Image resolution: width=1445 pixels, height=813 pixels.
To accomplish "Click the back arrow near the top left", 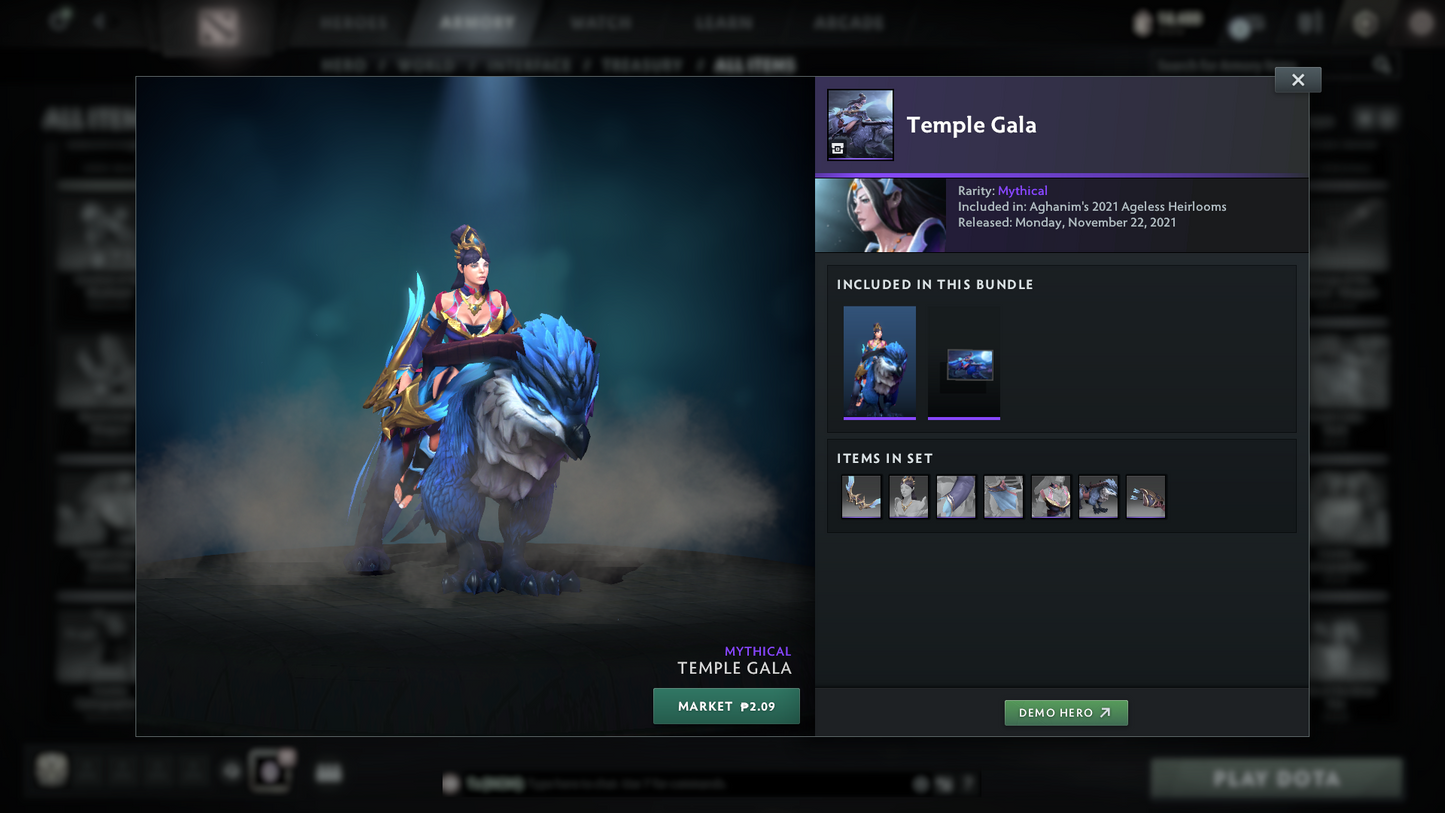I will (99, 20).
